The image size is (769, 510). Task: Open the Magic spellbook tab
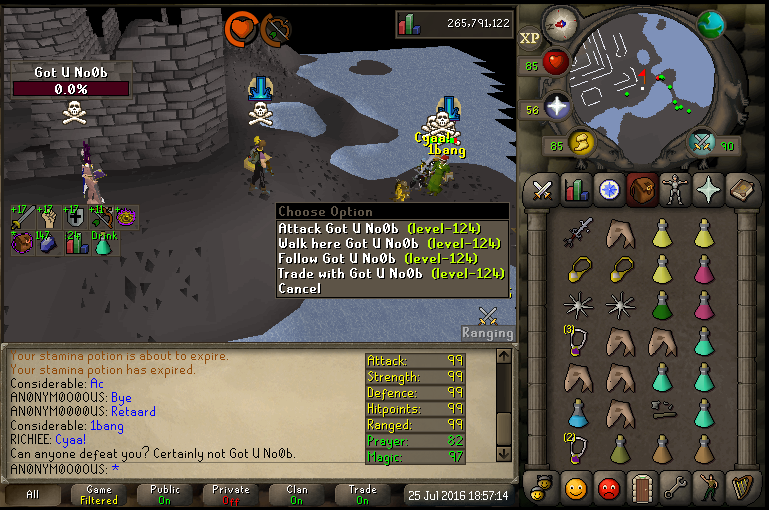pyautogui.click(x=741, y=189)
